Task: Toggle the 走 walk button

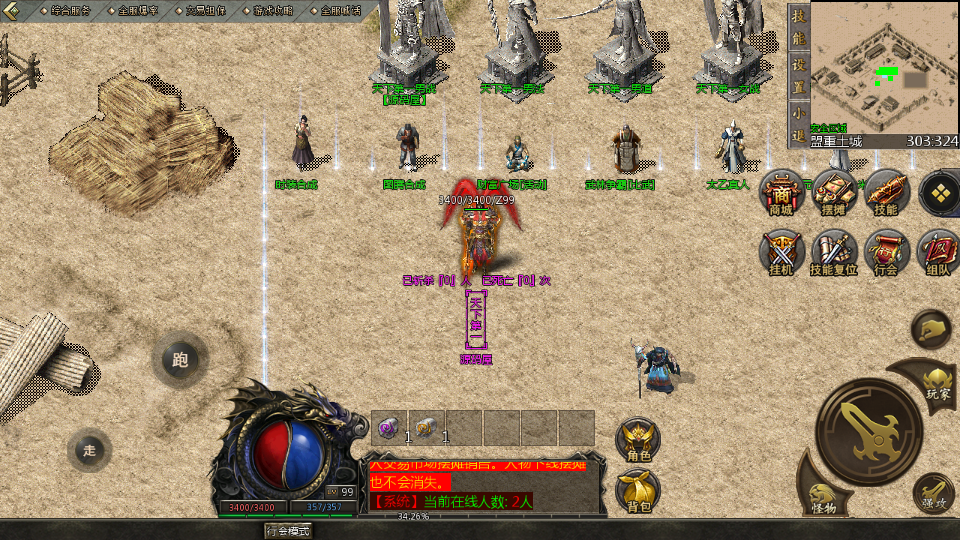Action: (x=90, y=450)
